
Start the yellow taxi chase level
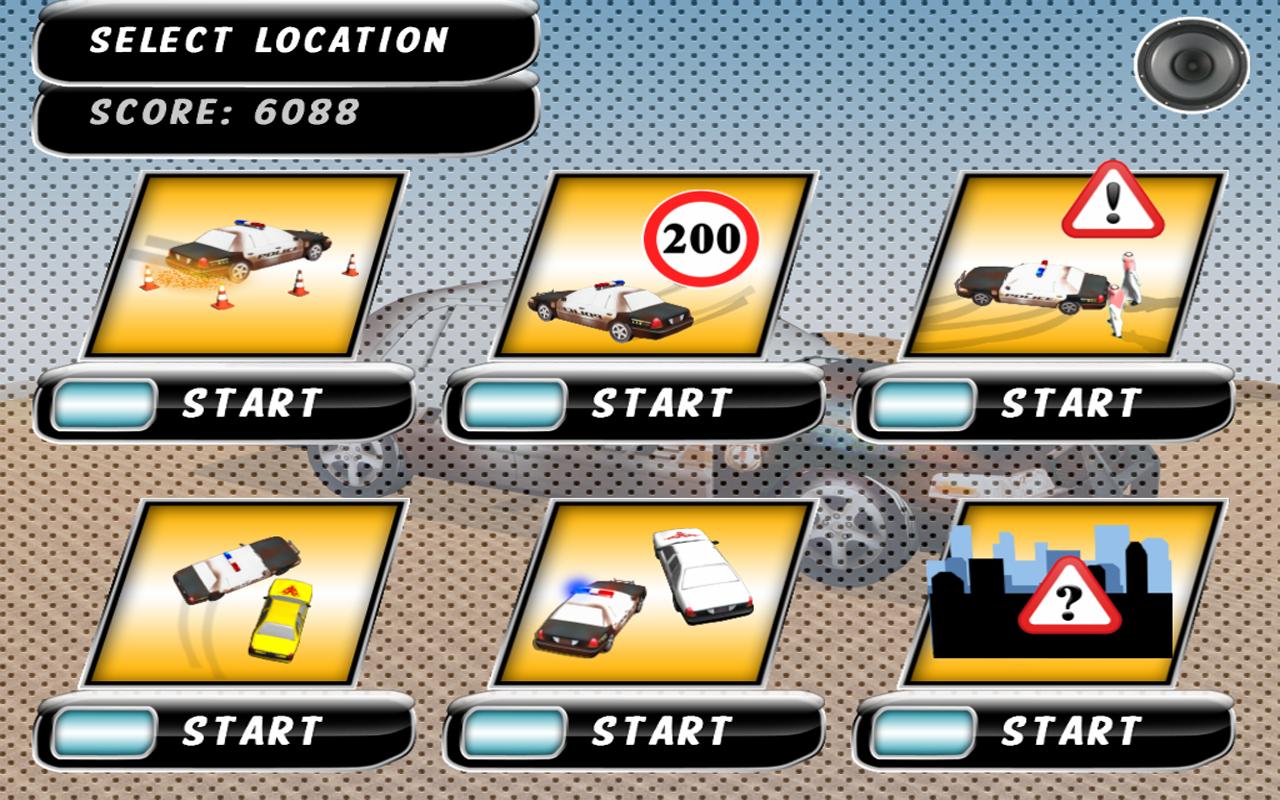225,732
